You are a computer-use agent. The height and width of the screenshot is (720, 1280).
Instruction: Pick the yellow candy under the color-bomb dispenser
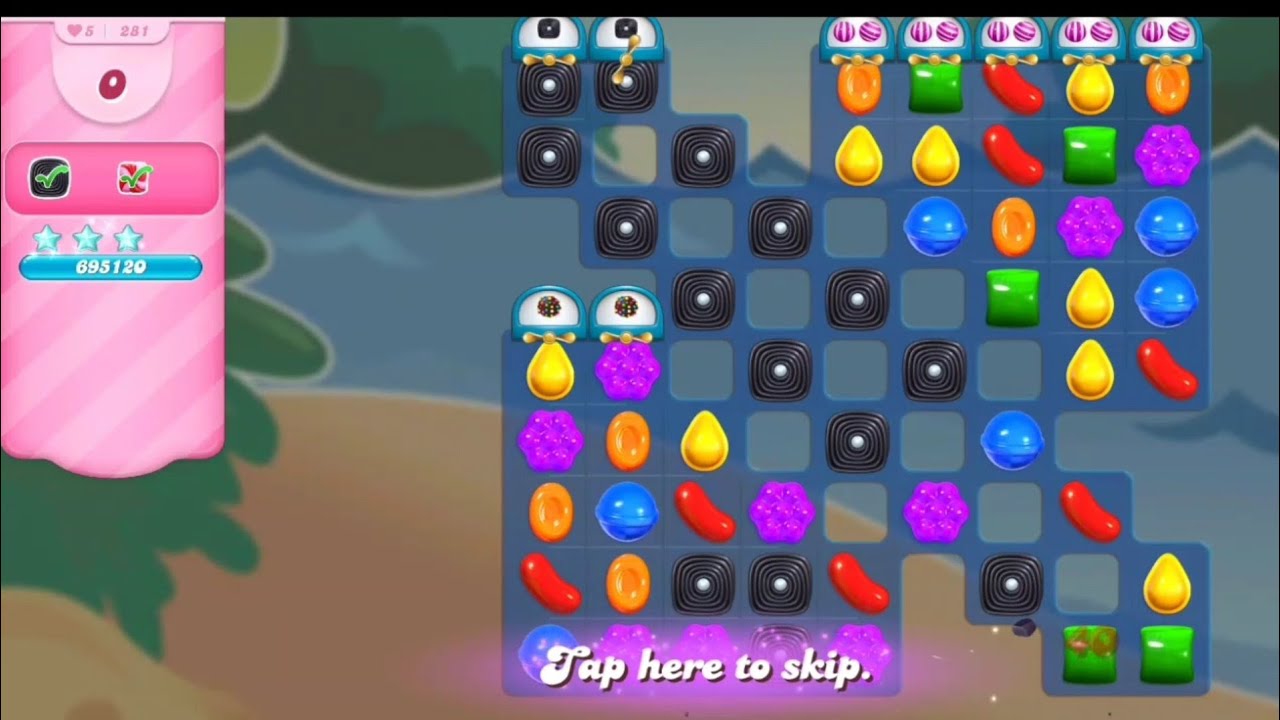pyautogui.click(x=550, y=369)
